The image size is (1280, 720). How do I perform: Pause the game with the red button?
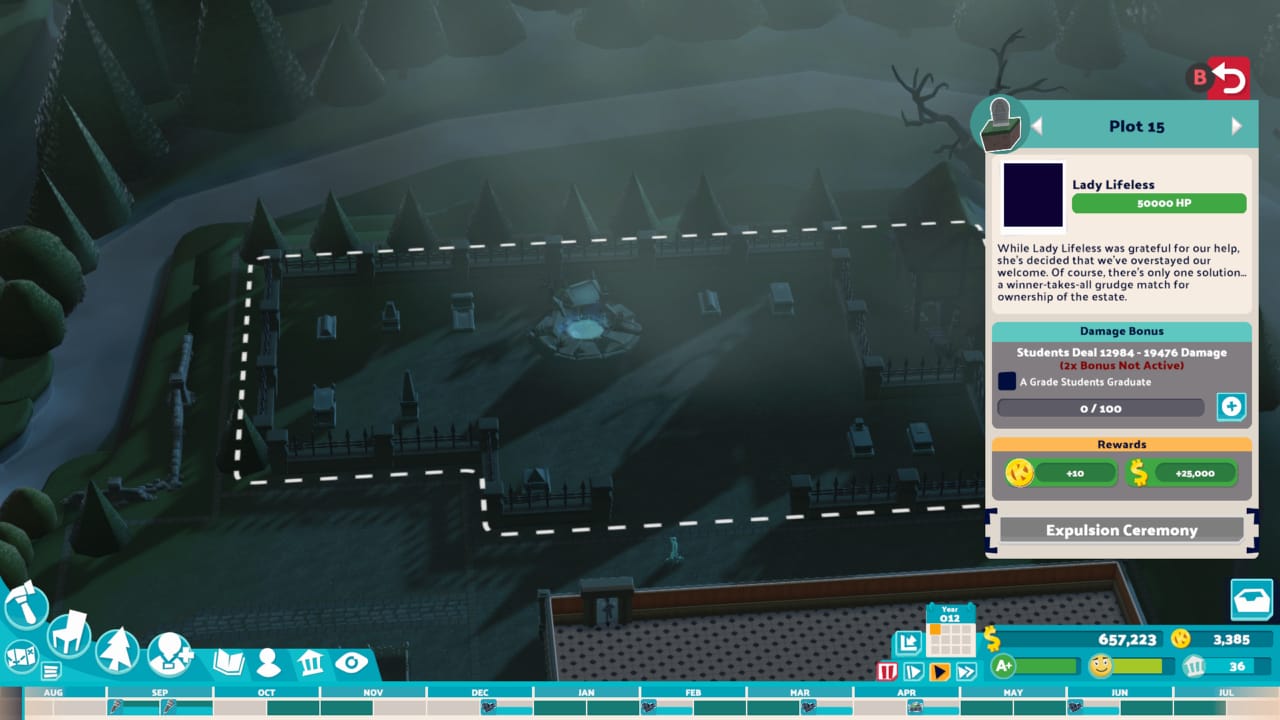pyautogui.click(x=887, y=671)
